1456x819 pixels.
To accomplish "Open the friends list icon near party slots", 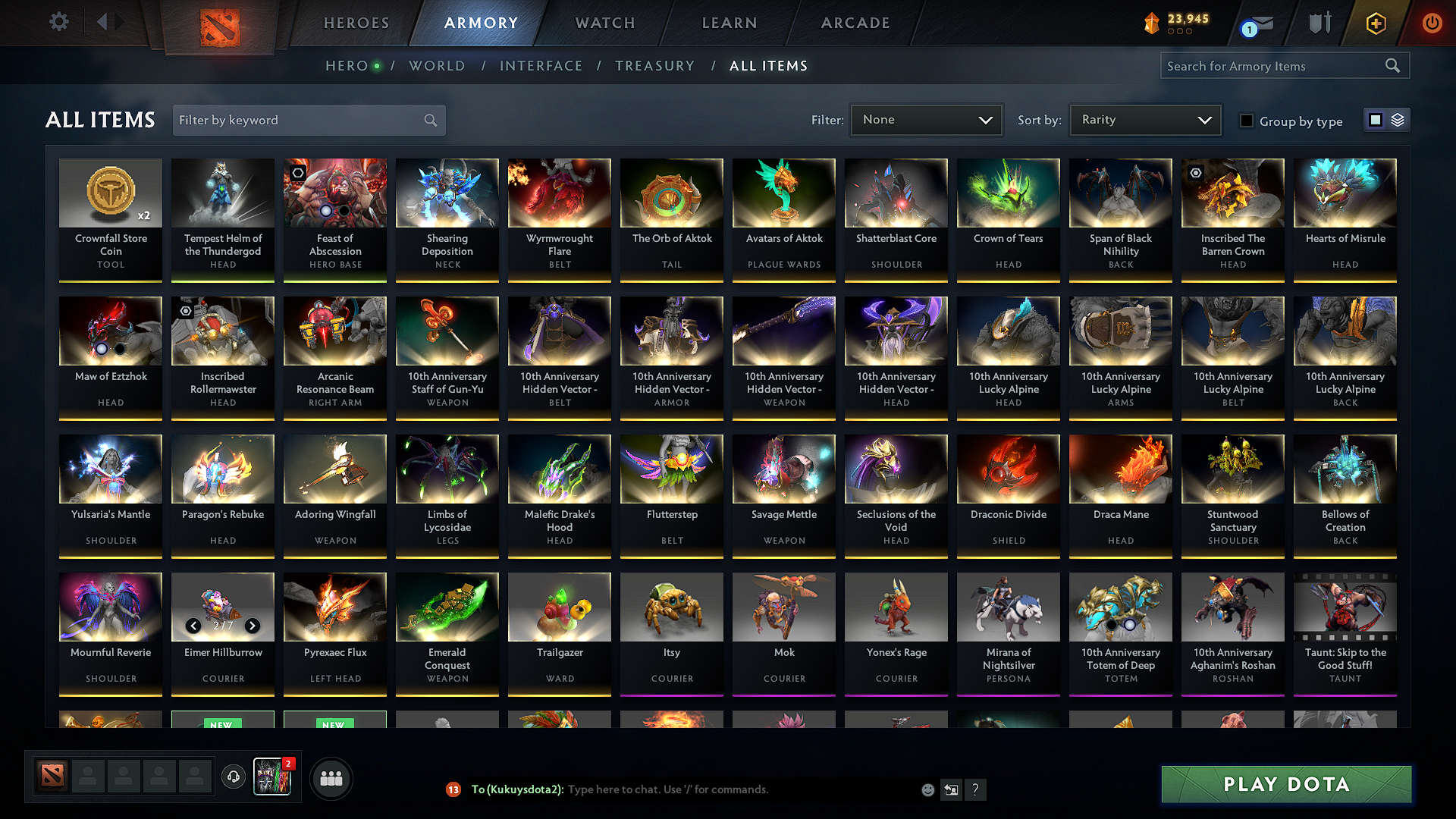I will (331, 778).
